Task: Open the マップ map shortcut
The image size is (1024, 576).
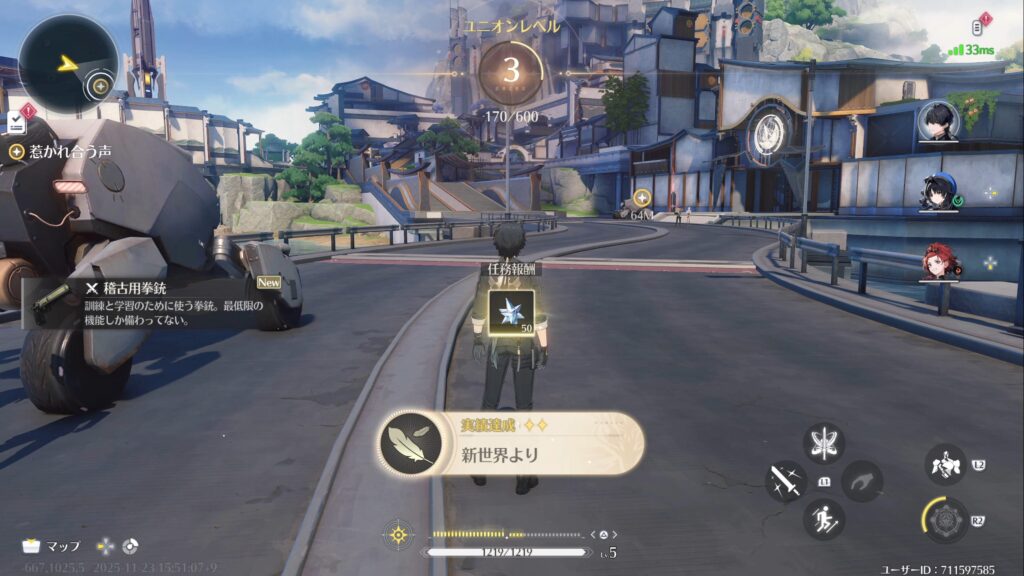Action: [52, 546]
